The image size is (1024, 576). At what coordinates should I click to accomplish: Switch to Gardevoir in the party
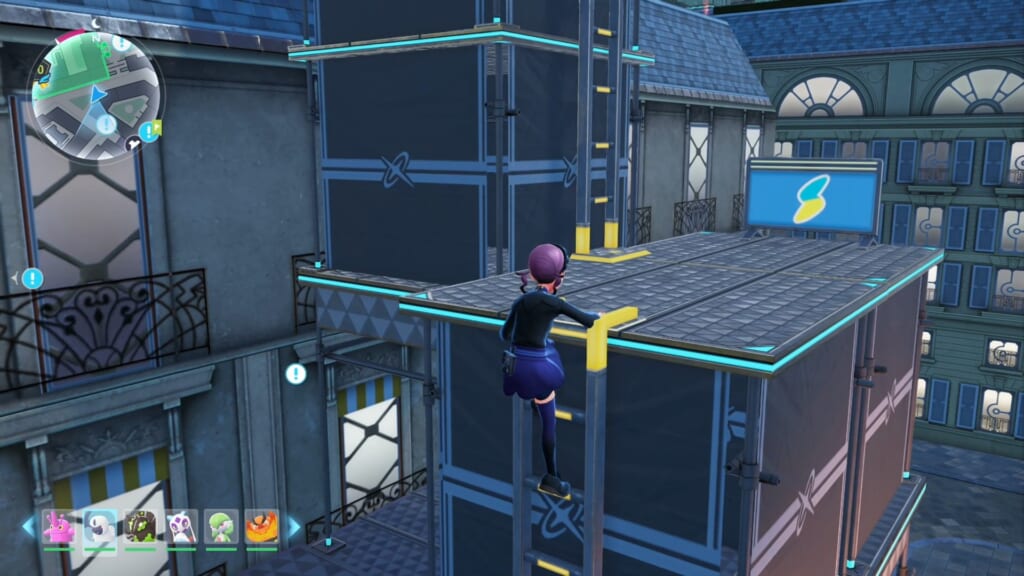click(221, 526)
